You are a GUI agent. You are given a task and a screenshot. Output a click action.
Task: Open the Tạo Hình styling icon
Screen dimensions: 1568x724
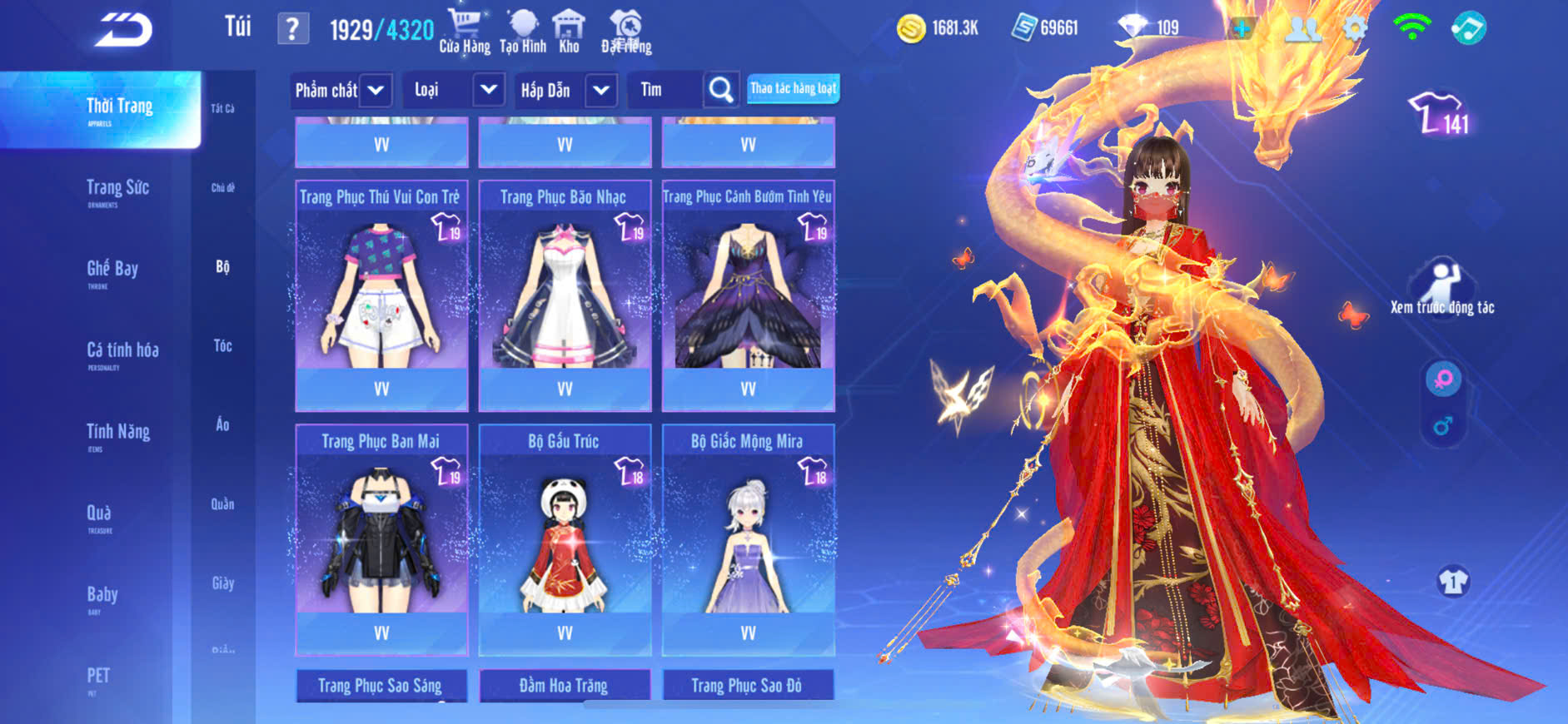click(523, 32)
